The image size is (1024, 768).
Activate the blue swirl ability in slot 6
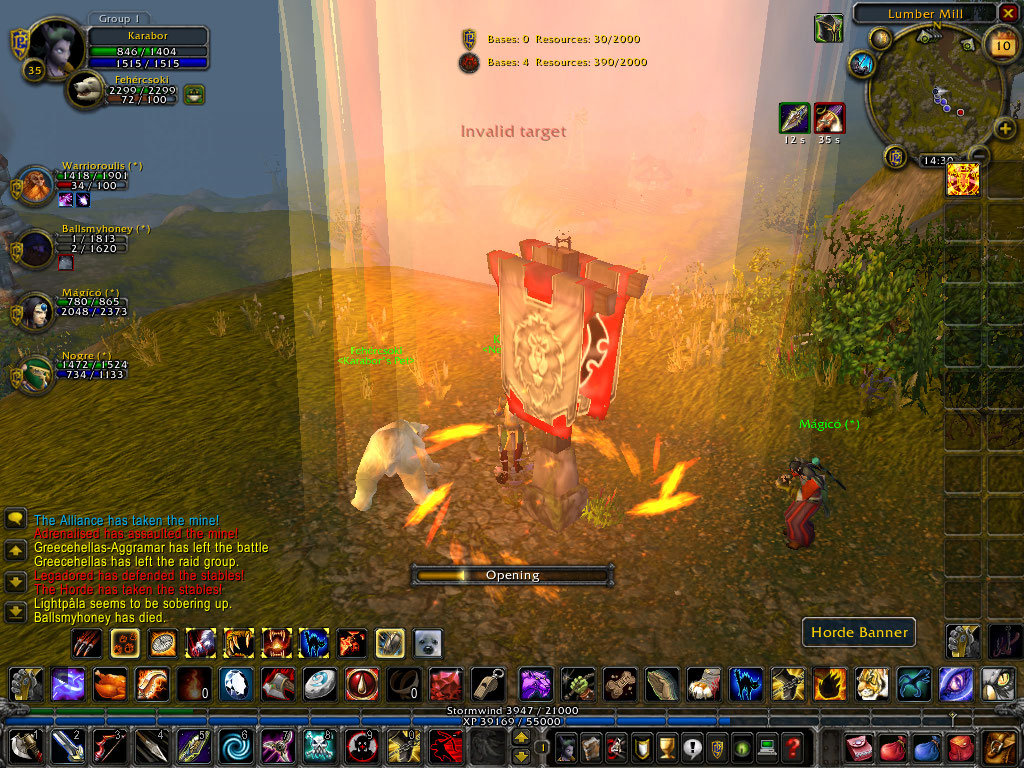click(x=235, y=747)
